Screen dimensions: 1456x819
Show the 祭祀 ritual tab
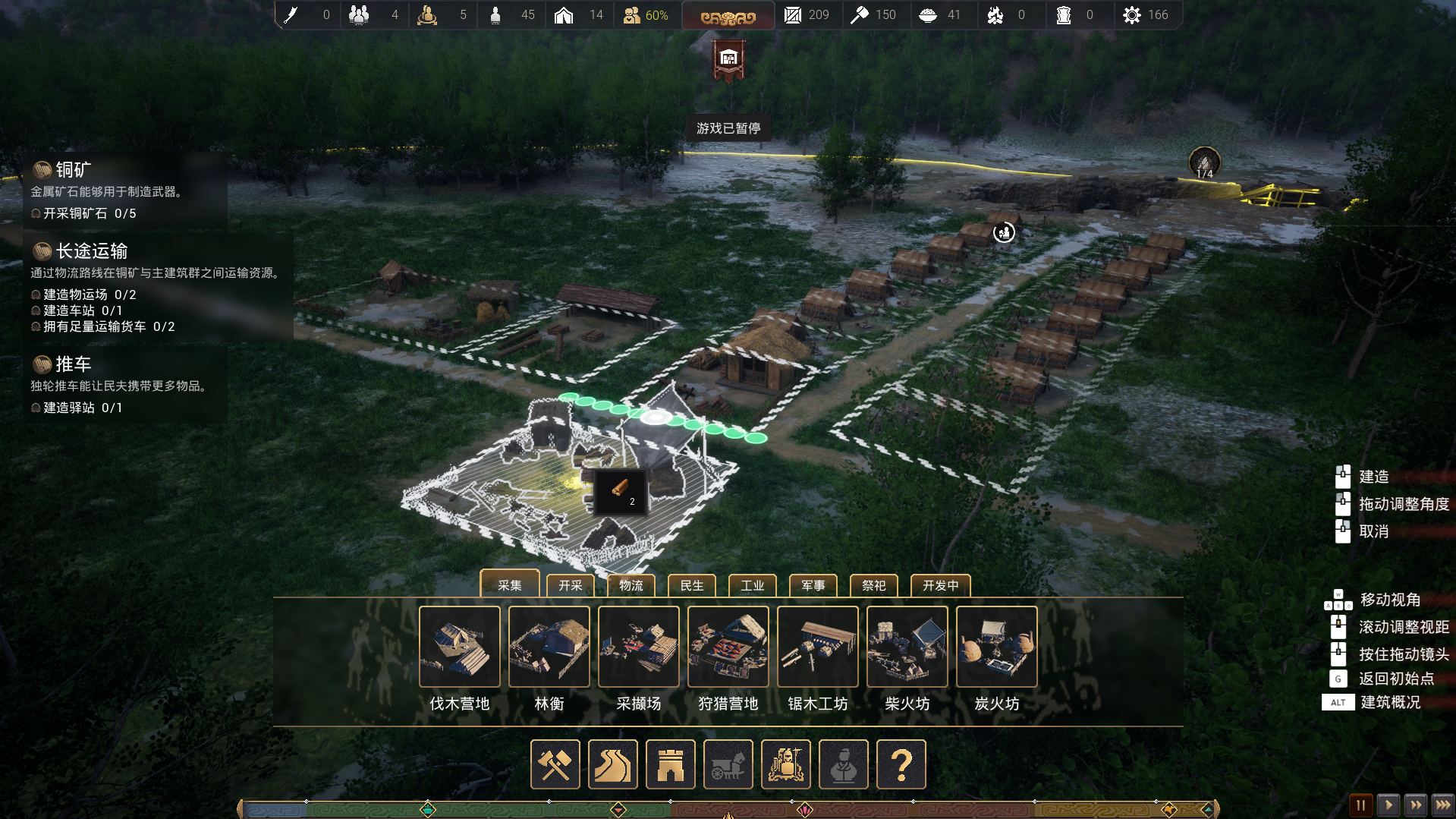[x=874, y=585]
